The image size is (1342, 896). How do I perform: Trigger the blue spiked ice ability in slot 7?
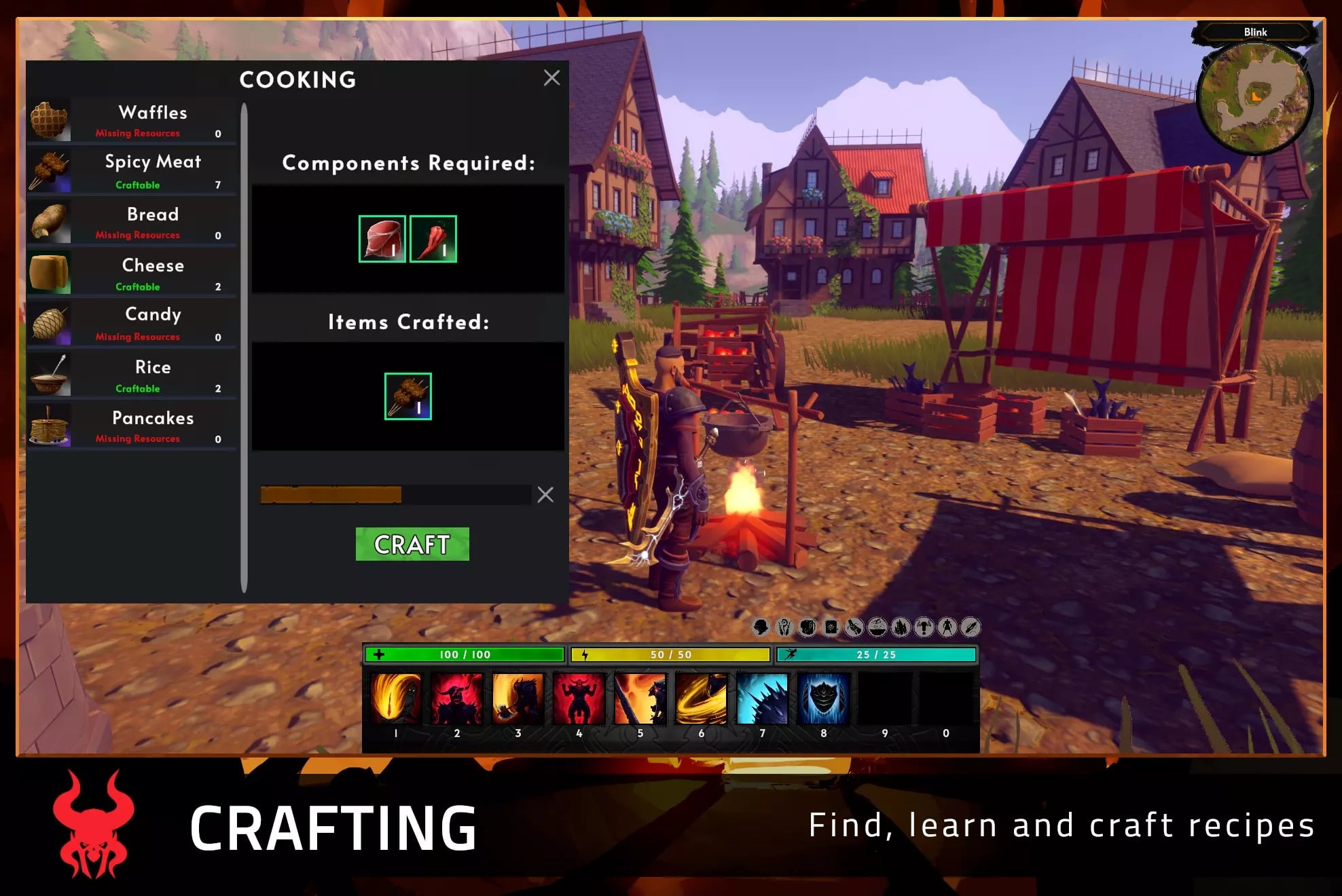tap(762, 698)
